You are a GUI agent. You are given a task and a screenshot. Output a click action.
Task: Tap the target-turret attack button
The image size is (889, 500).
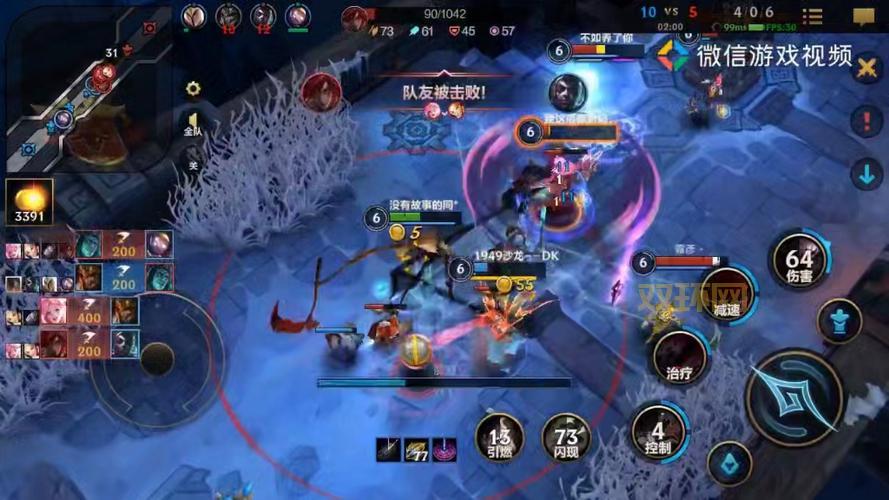coord(840,322)
